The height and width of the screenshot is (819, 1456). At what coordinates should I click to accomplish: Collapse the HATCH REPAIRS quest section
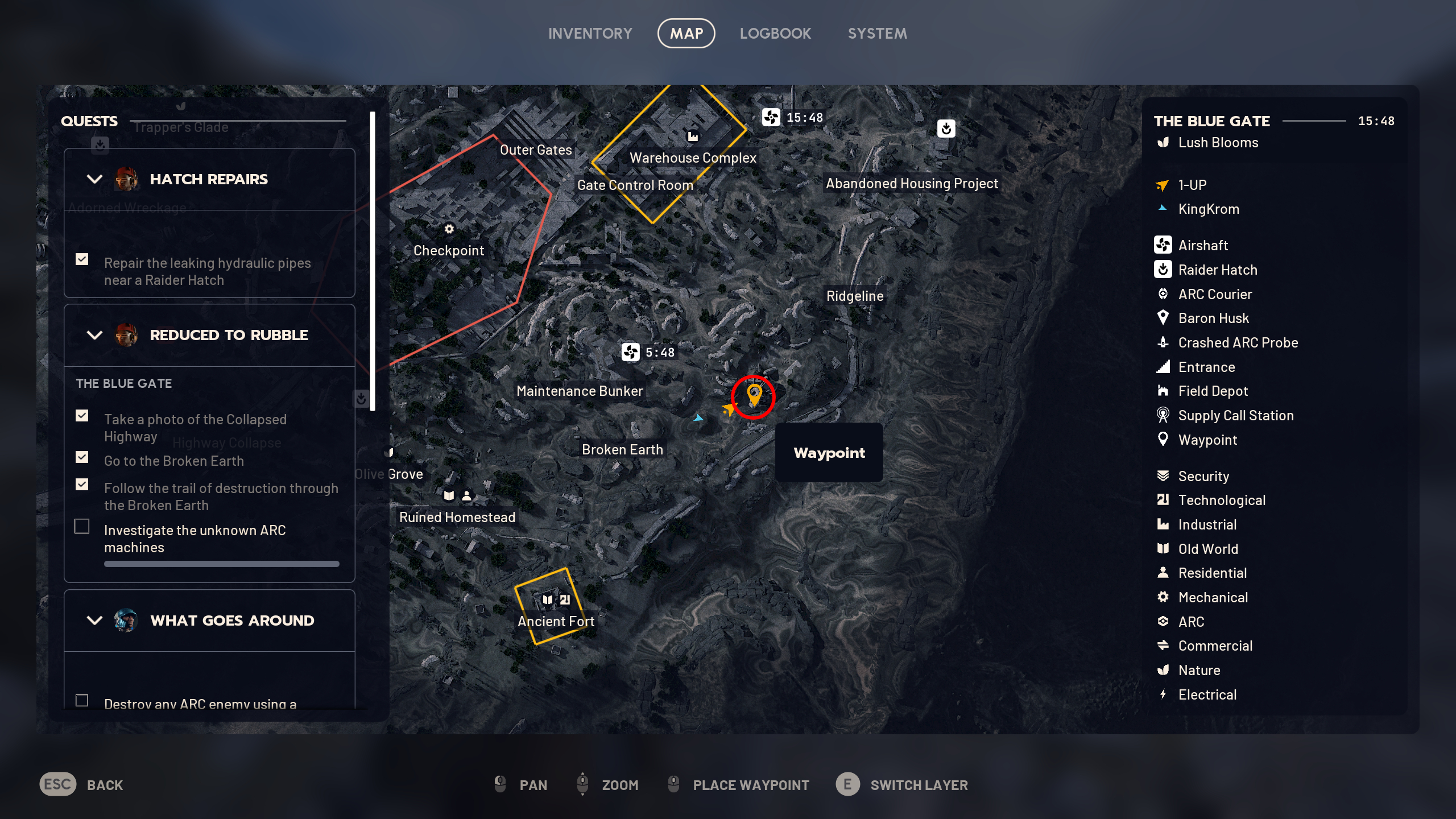point(93,179)
